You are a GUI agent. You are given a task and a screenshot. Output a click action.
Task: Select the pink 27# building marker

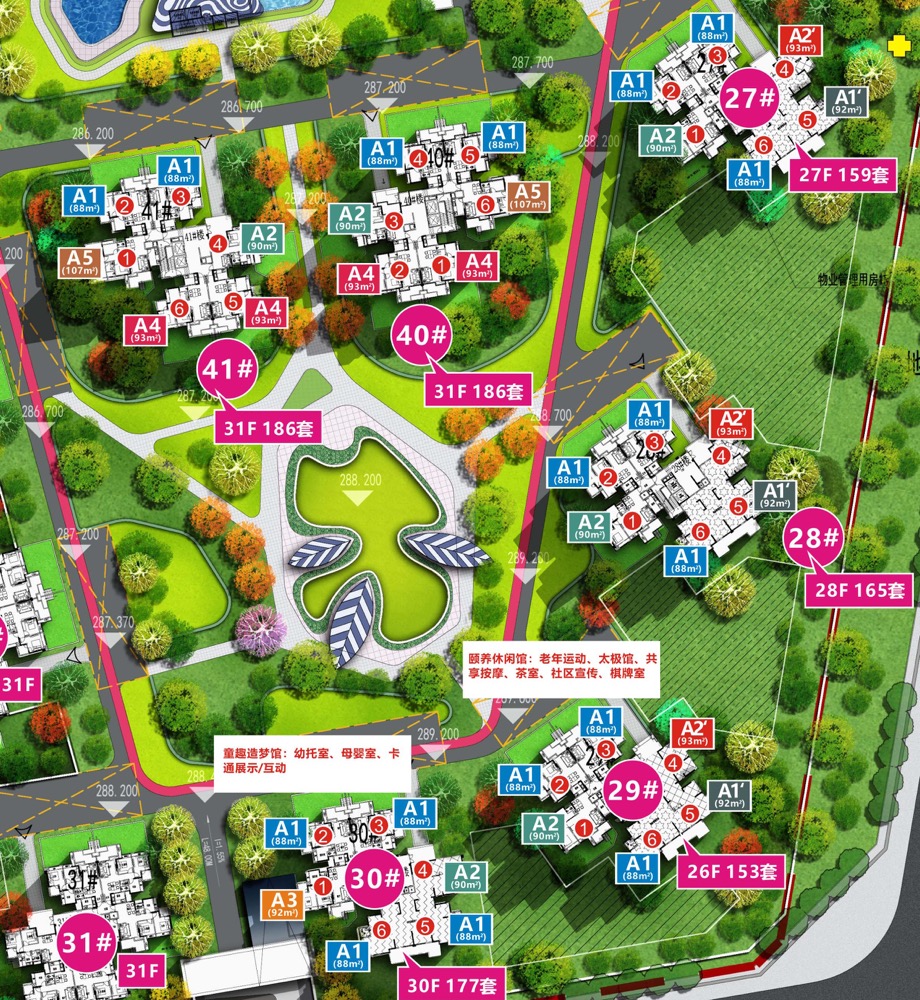pos(749,99)
